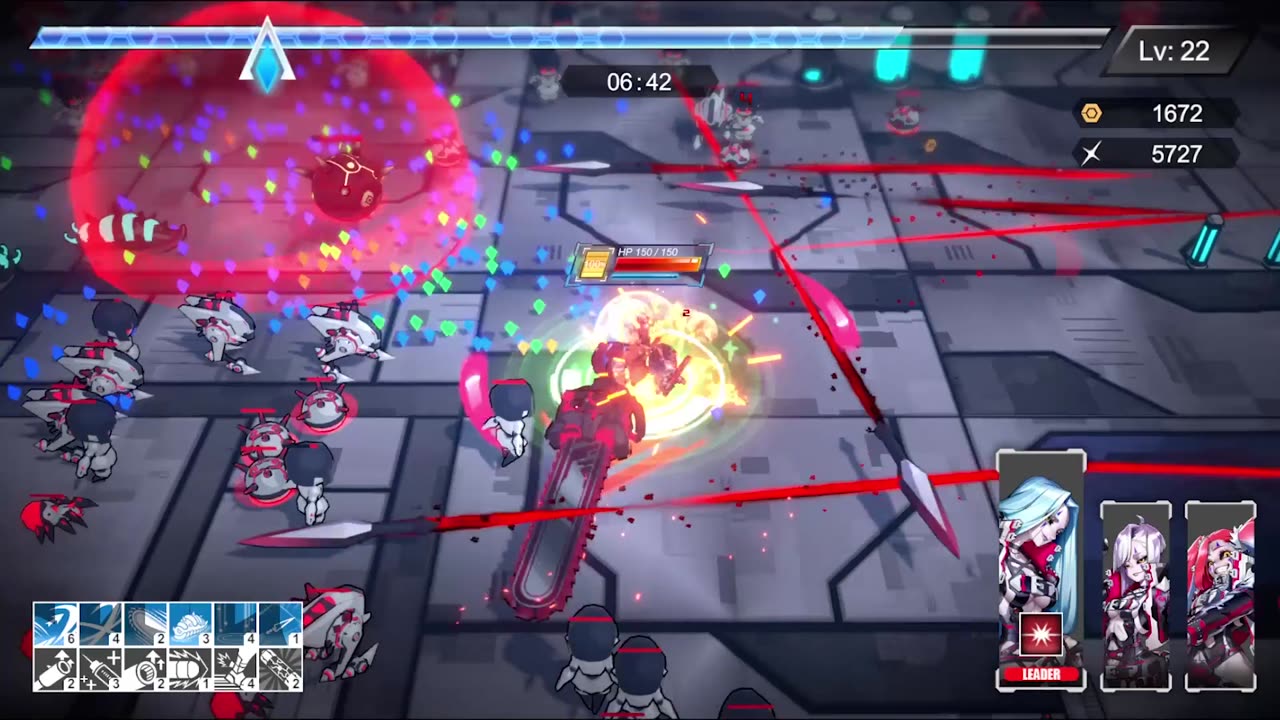
Task: Select the grey exploding pipe passive icon
Action: coord(235,669)
